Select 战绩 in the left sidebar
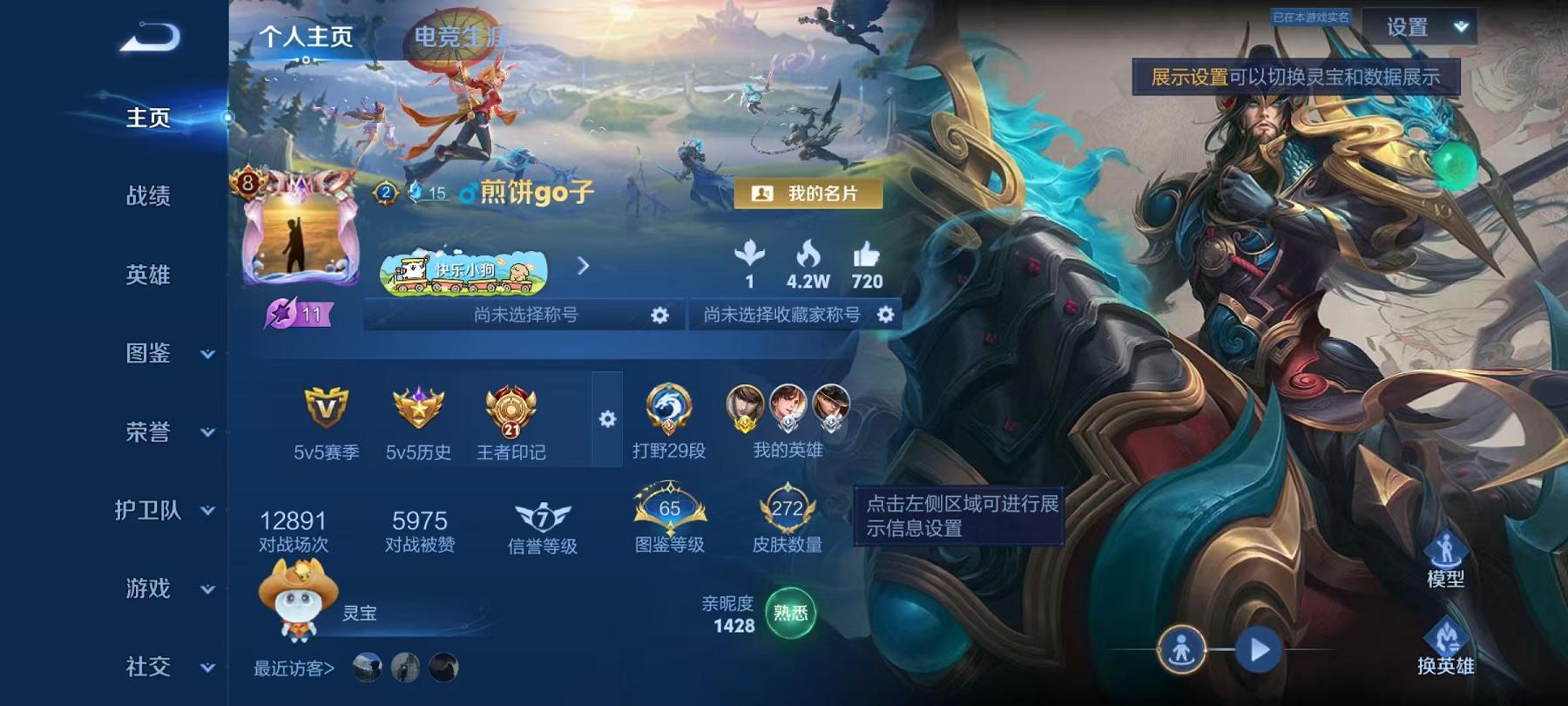Viewport: 1568px width, 706px height. (x=145, y=197)
